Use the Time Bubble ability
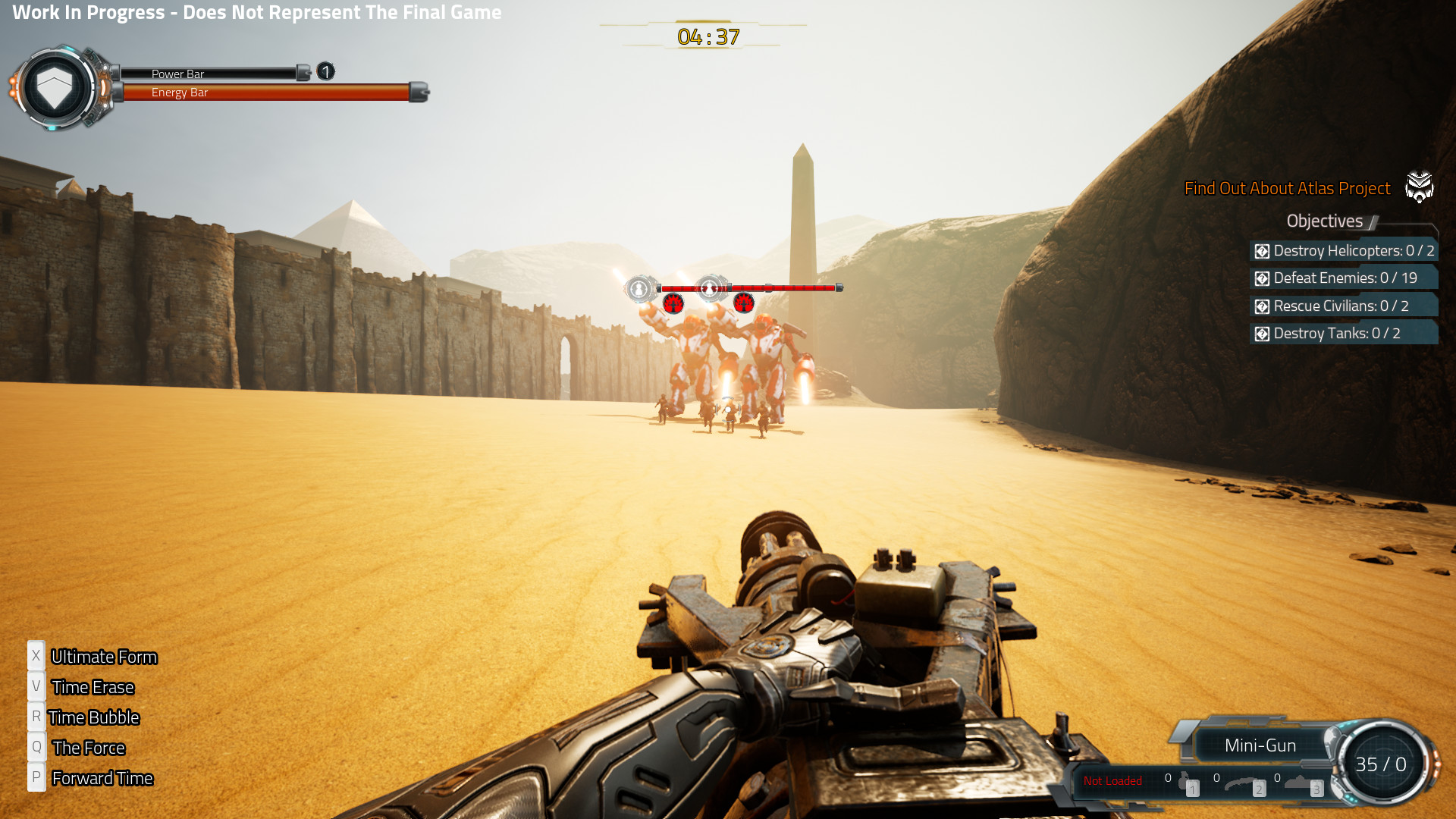The image size is (1456, 819). (93, 717)
